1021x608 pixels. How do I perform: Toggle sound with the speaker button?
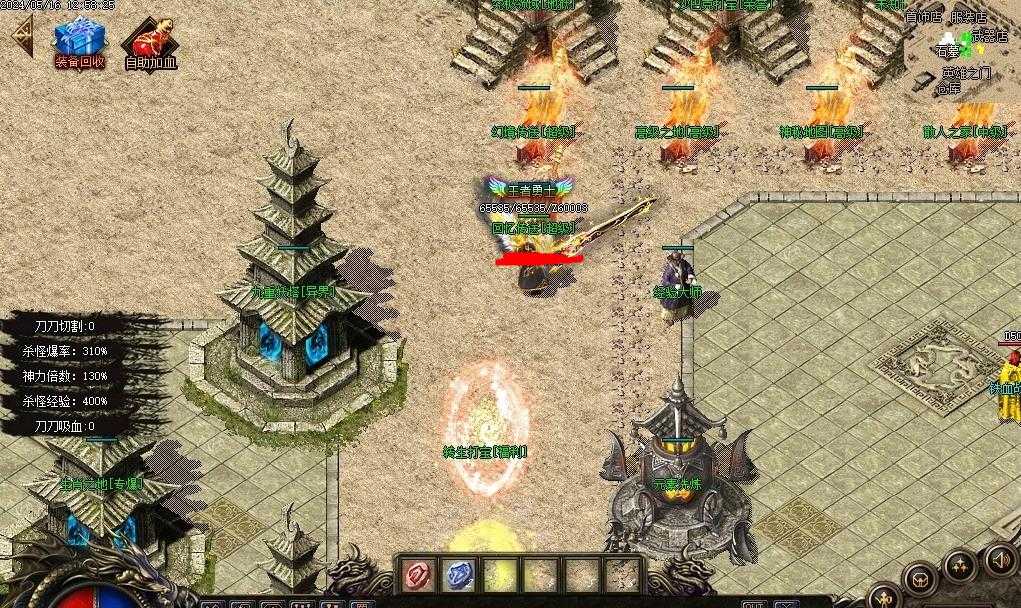[1000, 558]
